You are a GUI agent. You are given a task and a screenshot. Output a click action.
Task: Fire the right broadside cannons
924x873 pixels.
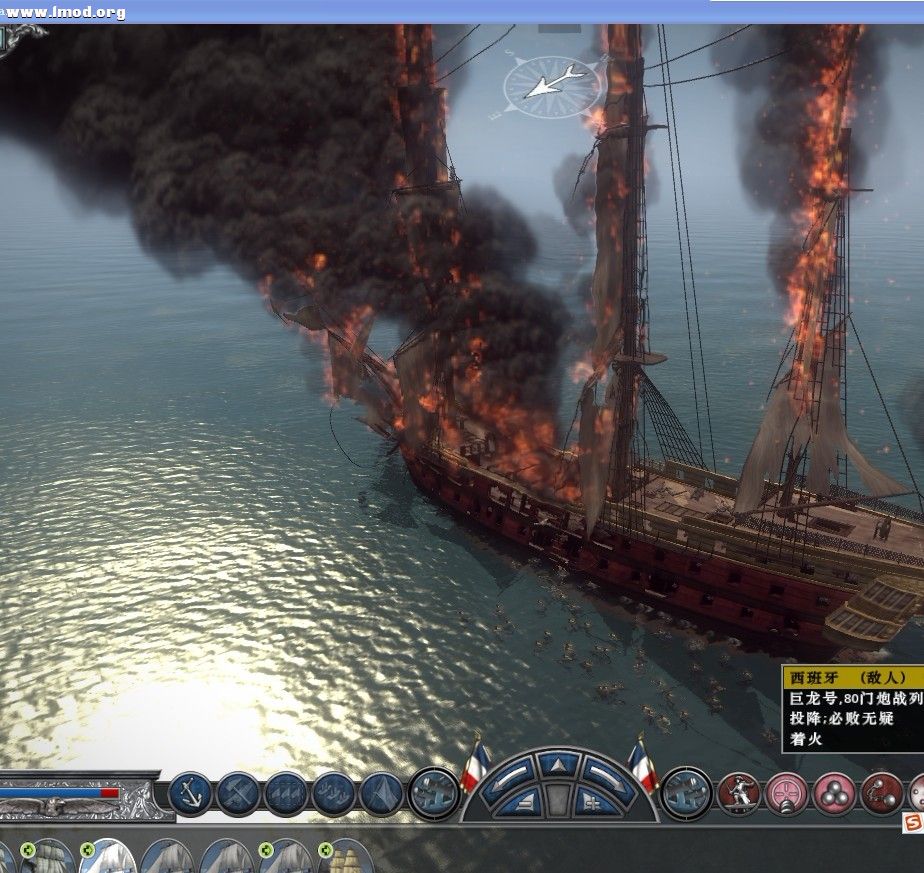point(687,793)
